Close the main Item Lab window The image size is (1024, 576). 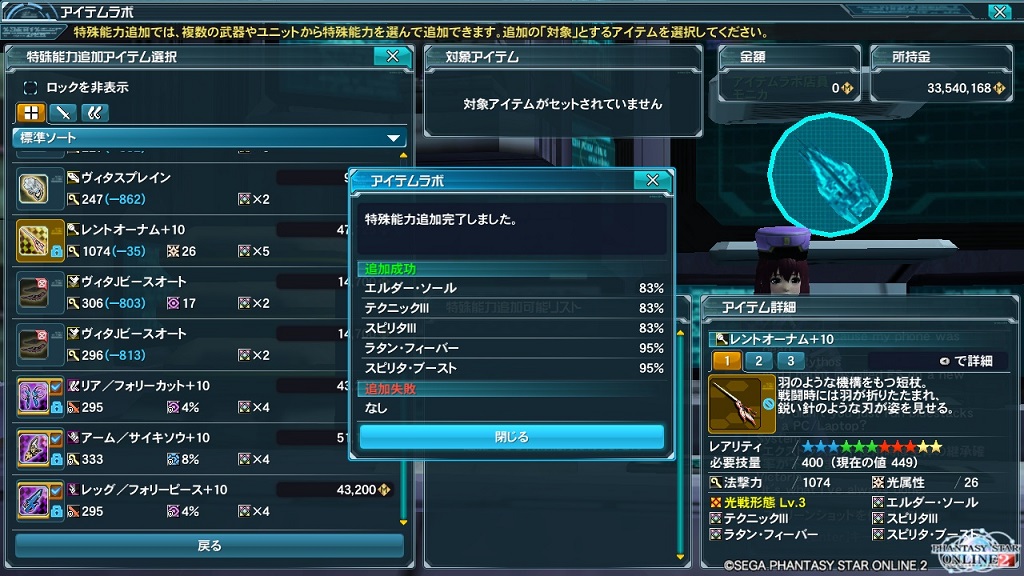999,12
